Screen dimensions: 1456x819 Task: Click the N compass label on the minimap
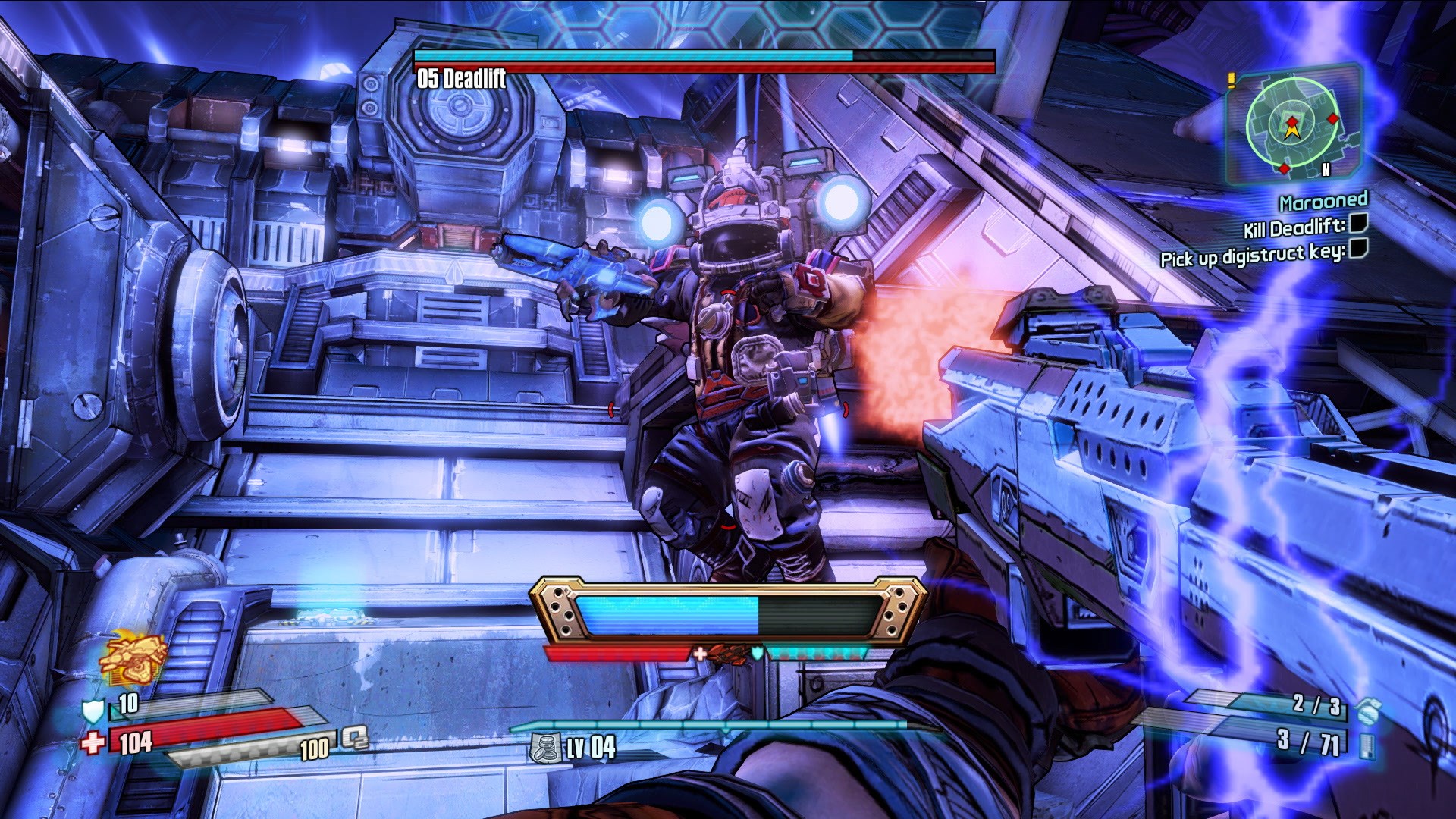point(1326,169)
